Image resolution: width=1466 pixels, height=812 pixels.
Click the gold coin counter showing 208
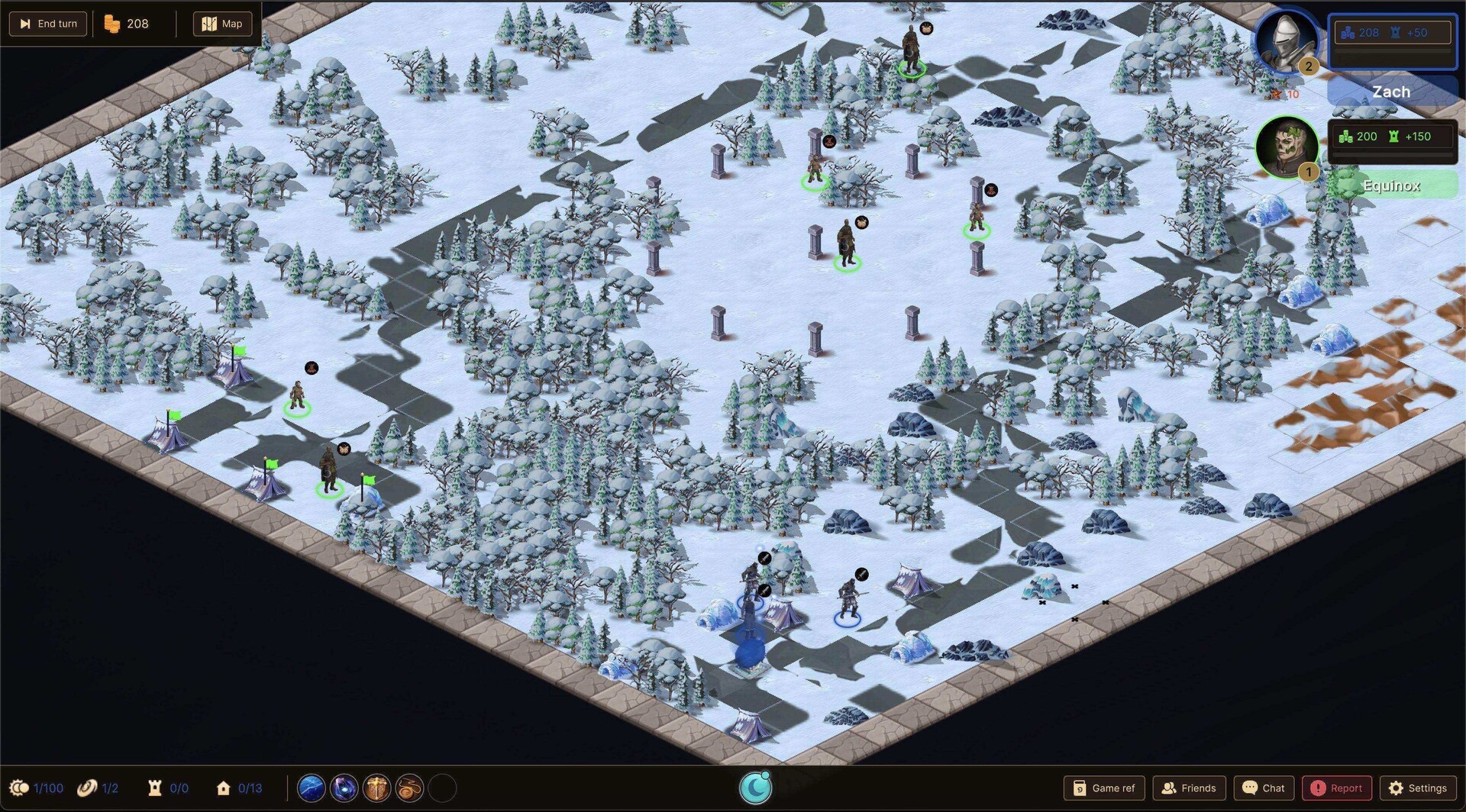point(128,23)
